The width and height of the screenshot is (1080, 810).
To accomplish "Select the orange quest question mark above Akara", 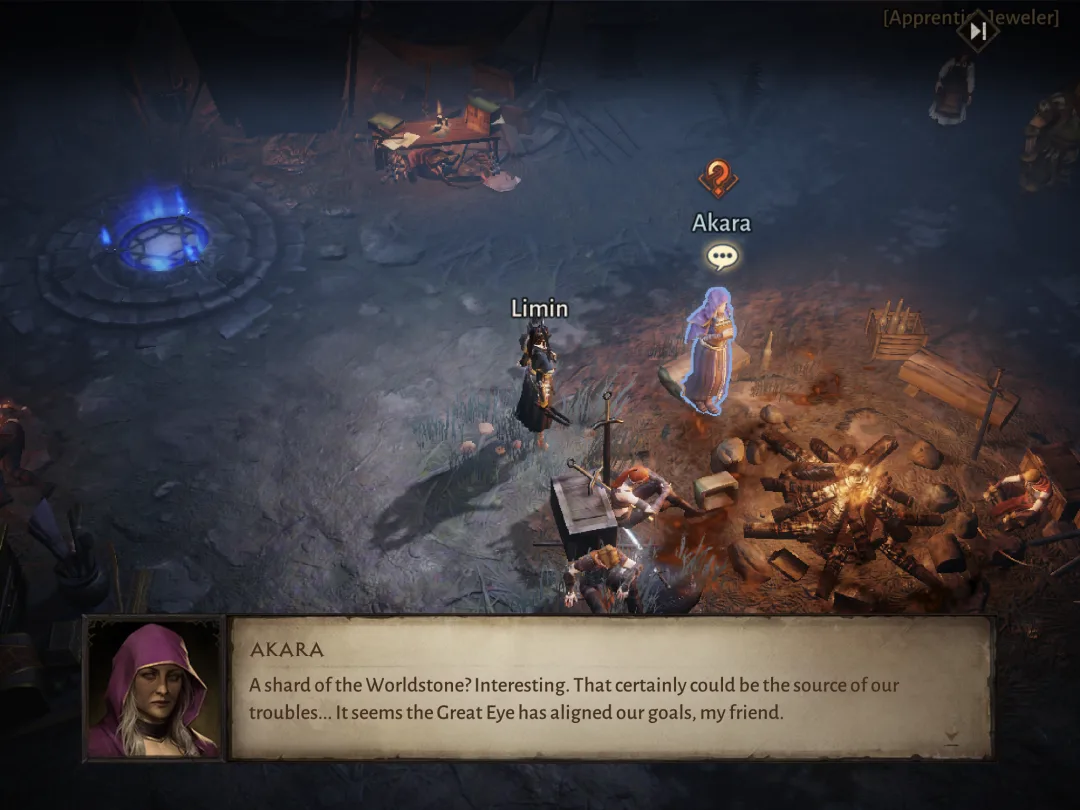I will click(717, 180).
